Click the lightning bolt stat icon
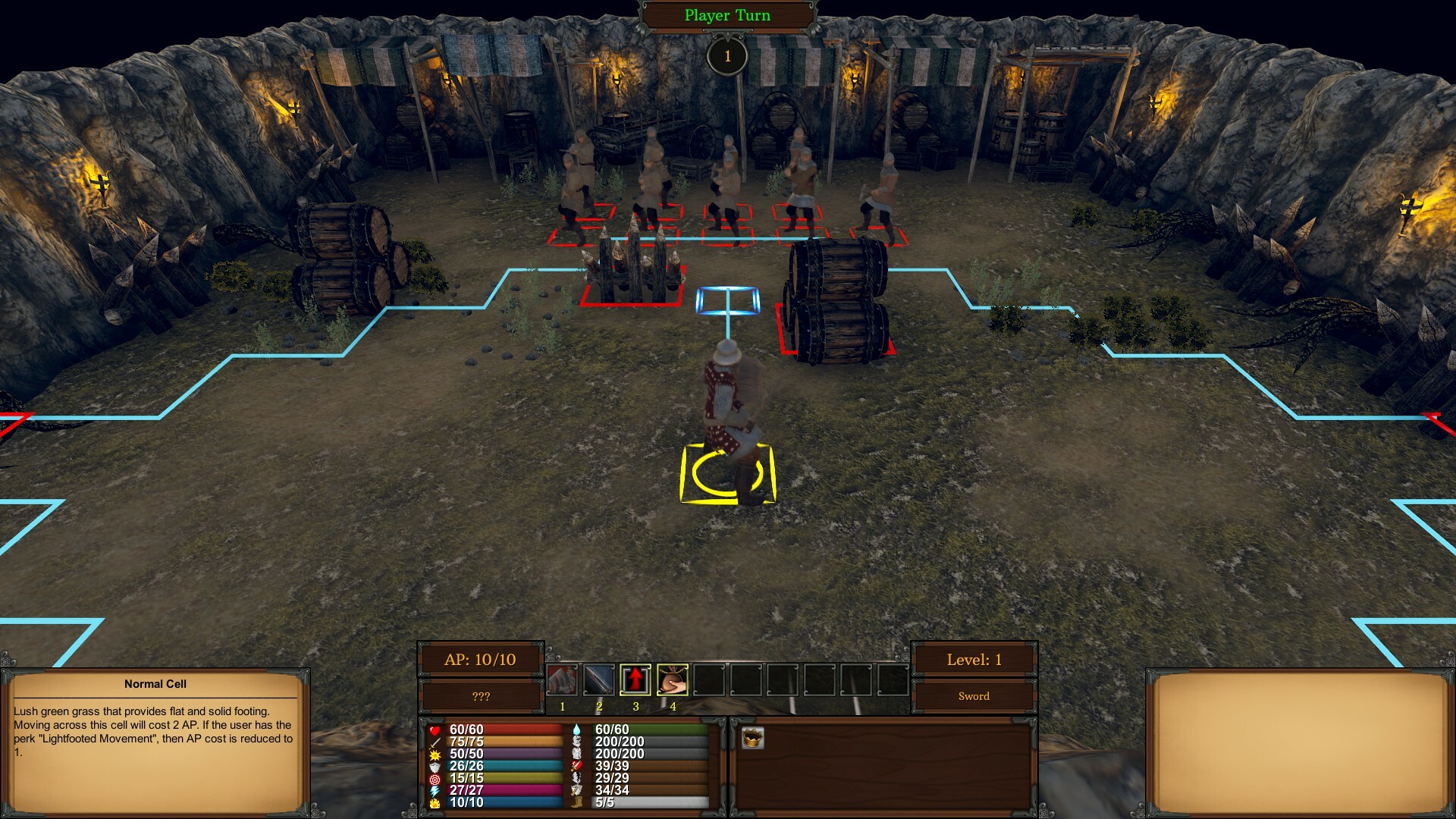1456x819 pixels. (434, 789)
